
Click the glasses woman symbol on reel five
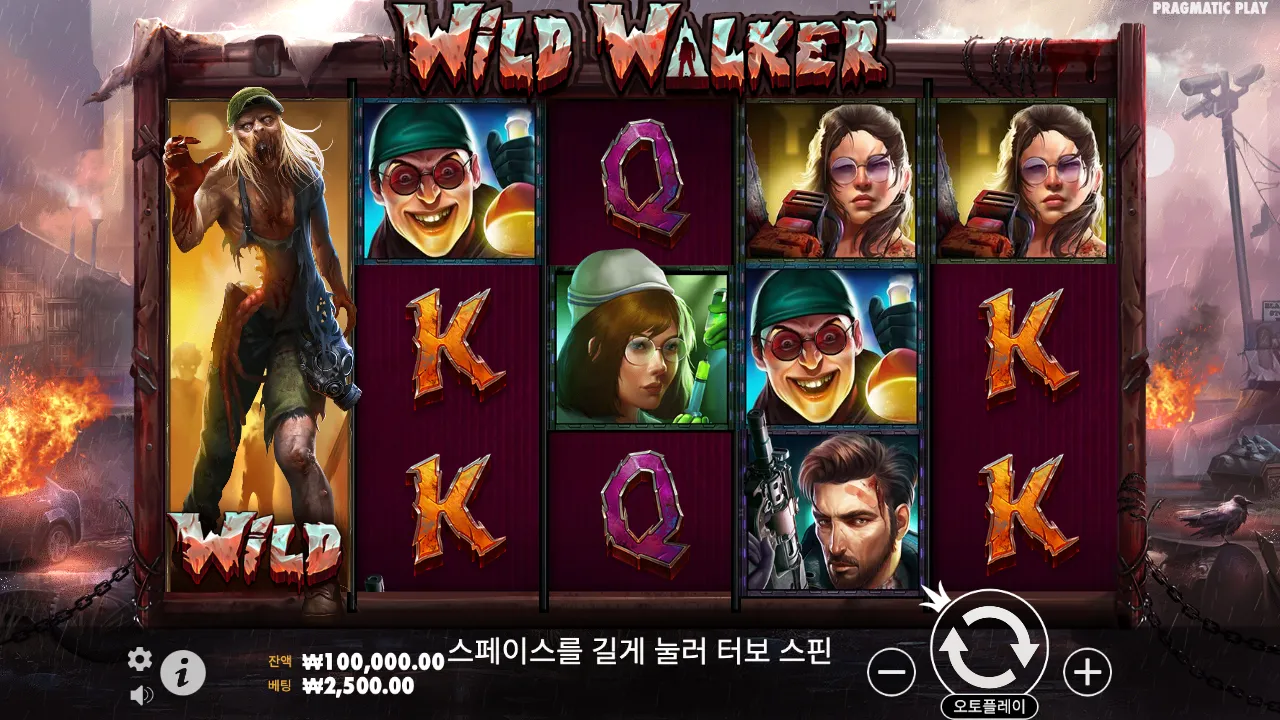pos(1020,180)
